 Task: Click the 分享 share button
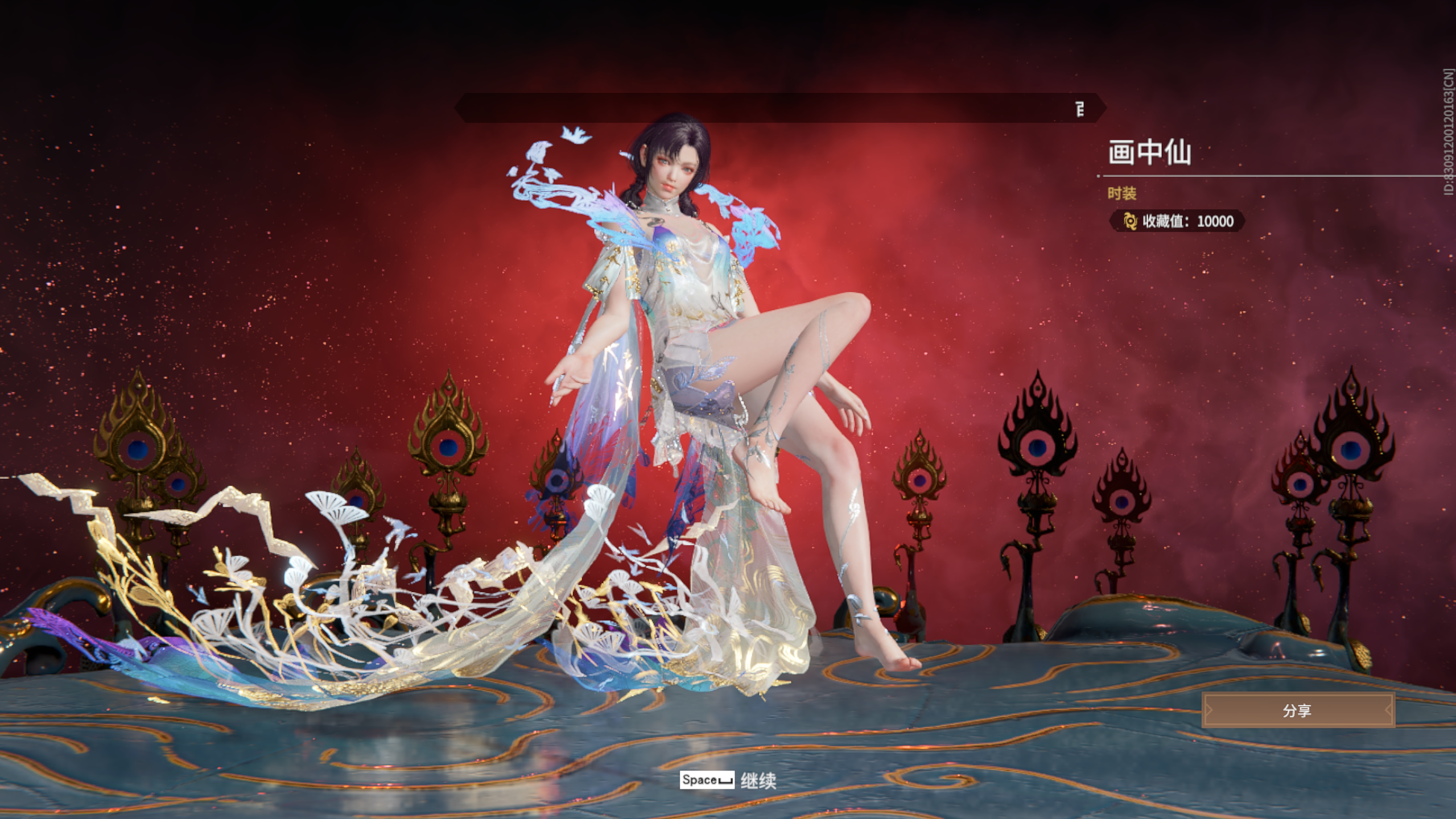(1298, 710)
